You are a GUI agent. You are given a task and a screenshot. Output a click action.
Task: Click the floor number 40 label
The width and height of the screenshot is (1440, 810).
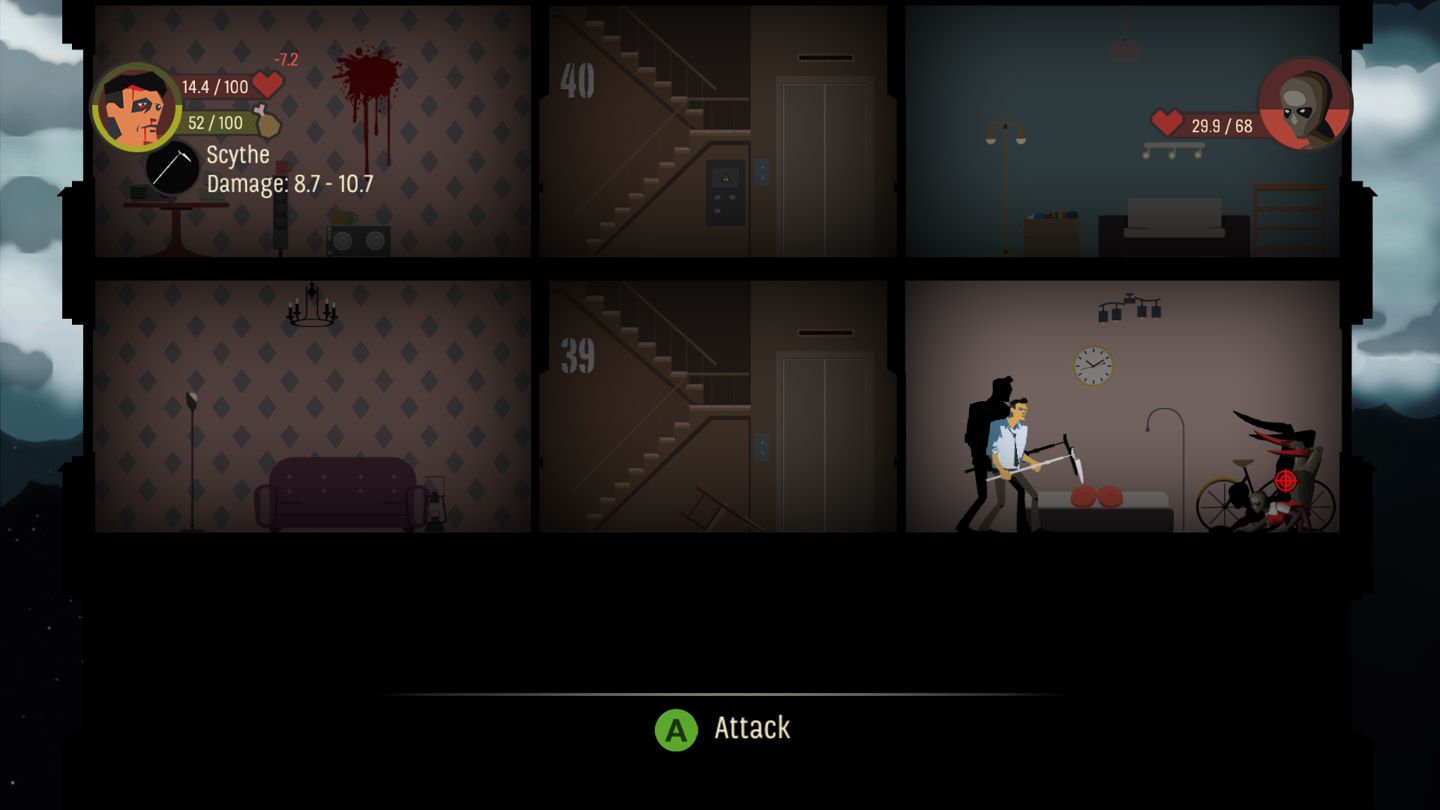[x=577, y=82]
